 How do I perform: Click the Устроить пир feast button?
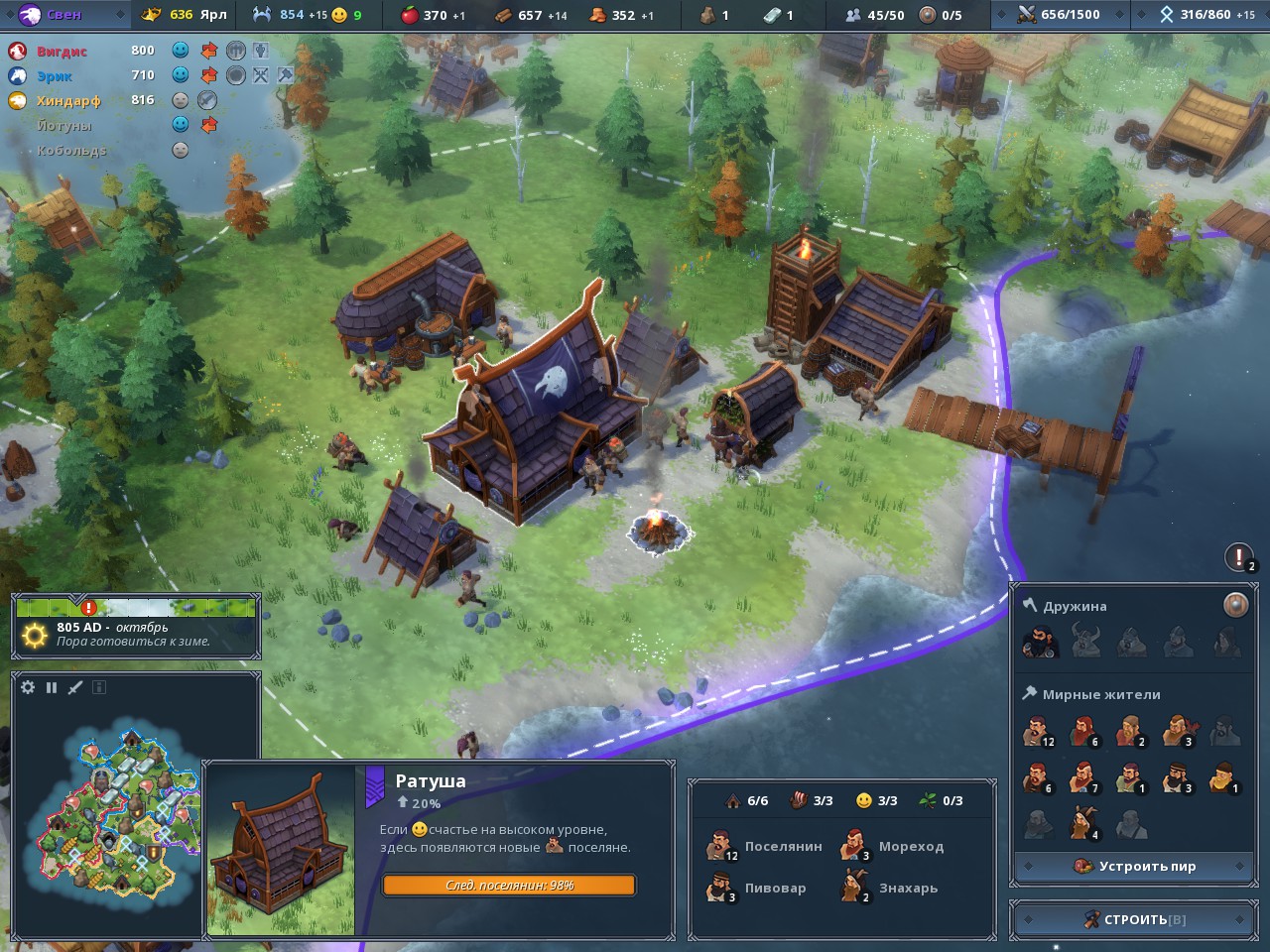pyautogui.click(x=1134, y=866)
